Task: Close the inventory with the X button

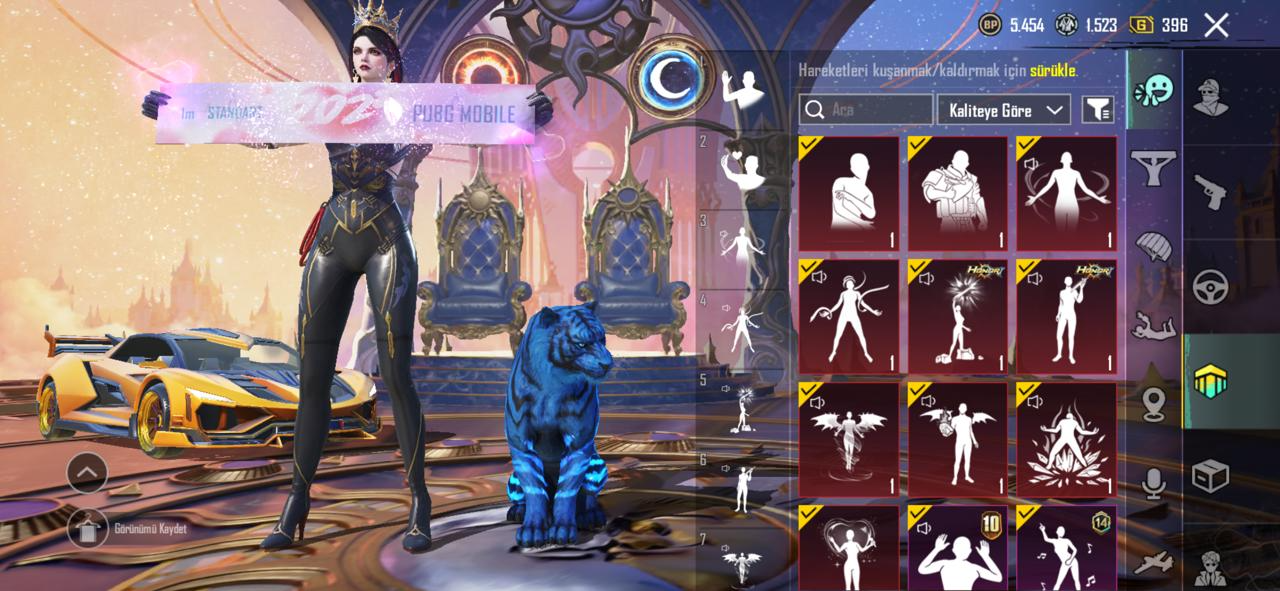Action: coord(1216,26)
